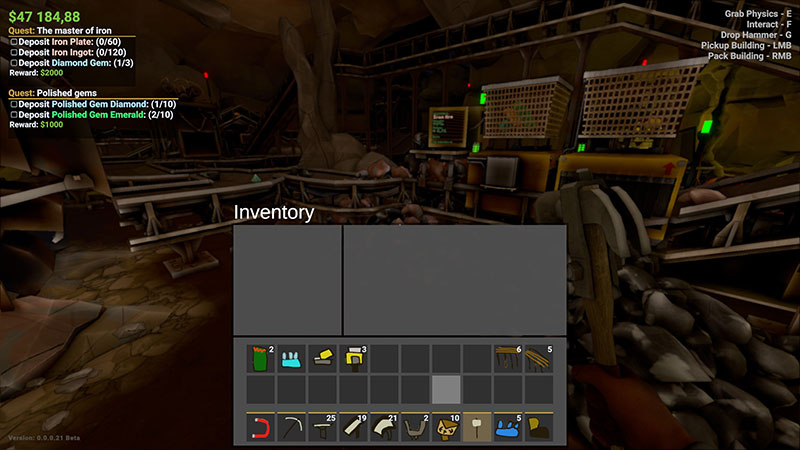
Task: Open The master of iron quest
Action: (70, 31)
